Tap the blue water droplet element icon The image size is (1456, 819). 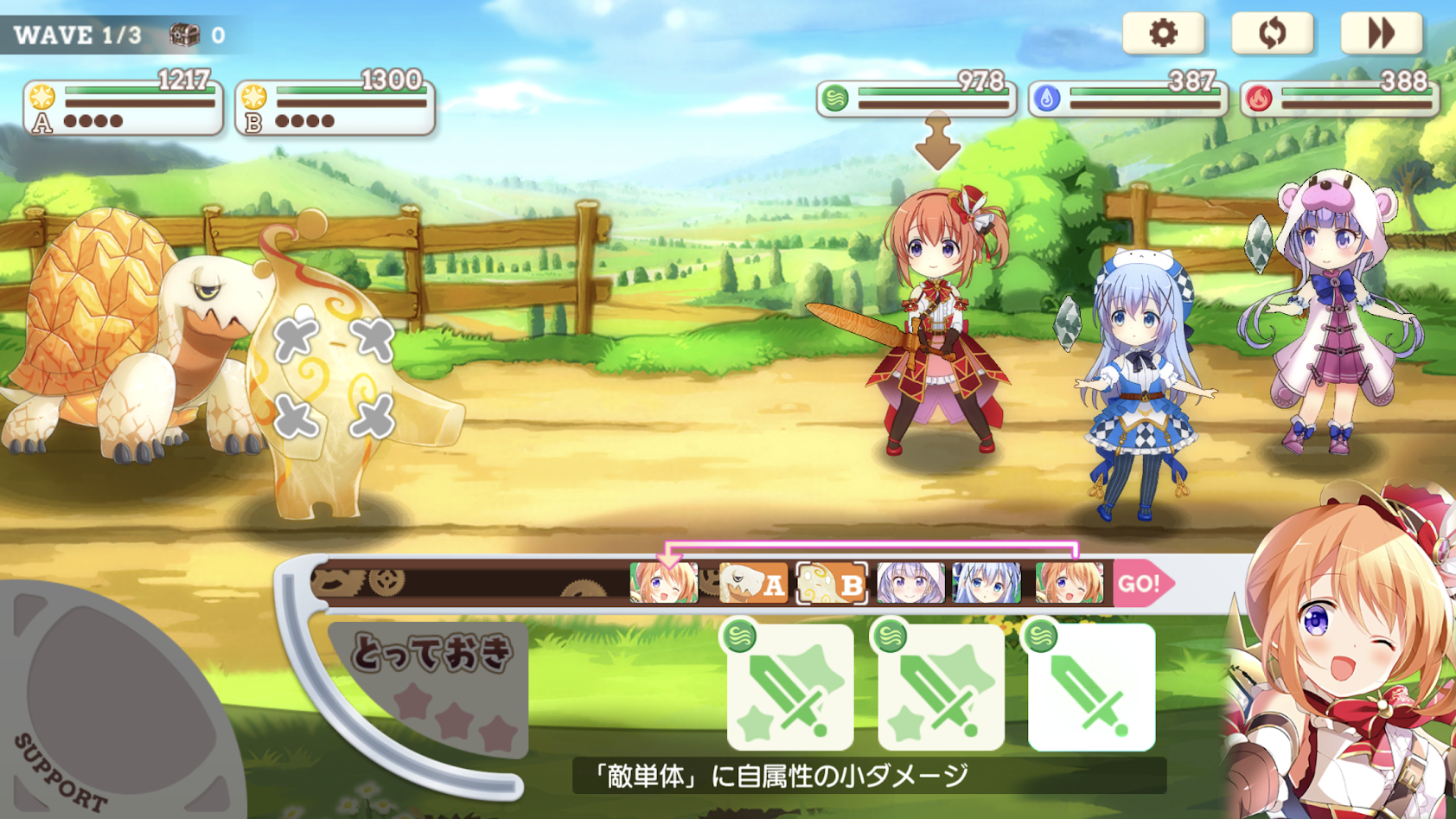click(x=1047, y=99)
